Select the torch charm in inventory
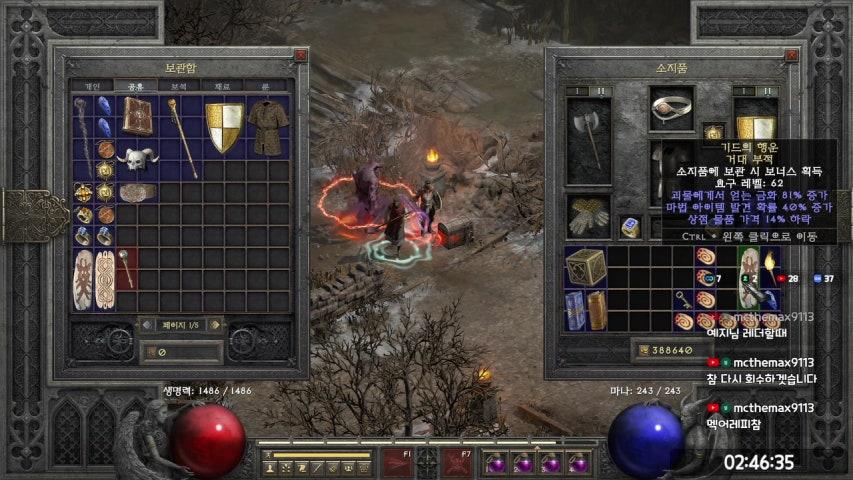 point(771,265)
